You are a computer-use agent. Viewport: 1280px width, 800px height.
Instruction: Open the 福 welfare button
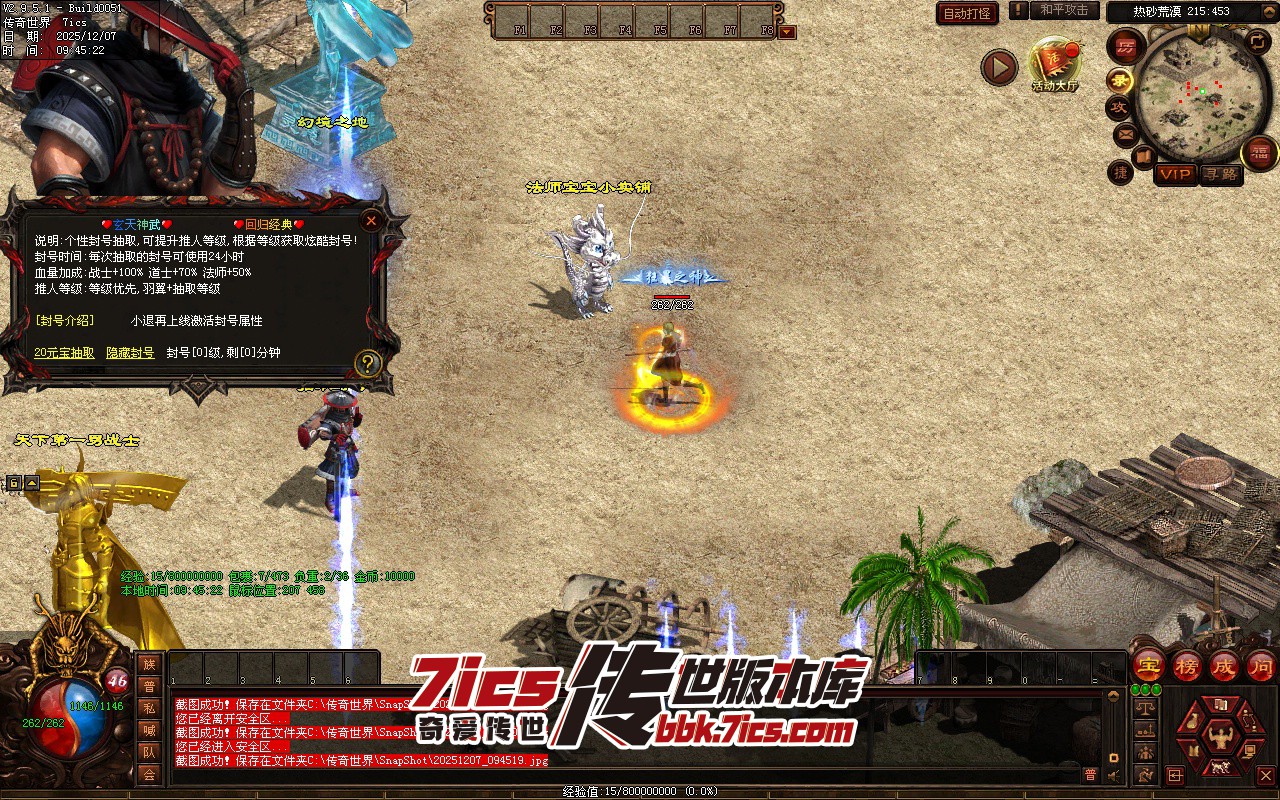tap(1259, 153)
